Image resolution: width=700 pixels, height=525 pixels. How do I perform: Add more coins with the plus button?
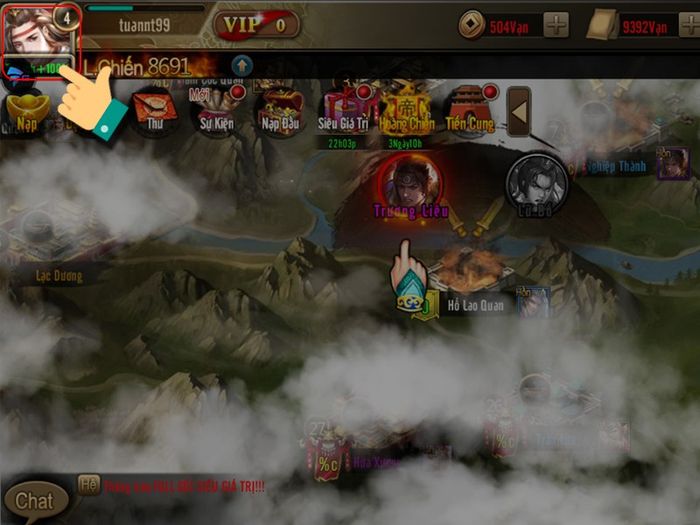click(556, 24)
